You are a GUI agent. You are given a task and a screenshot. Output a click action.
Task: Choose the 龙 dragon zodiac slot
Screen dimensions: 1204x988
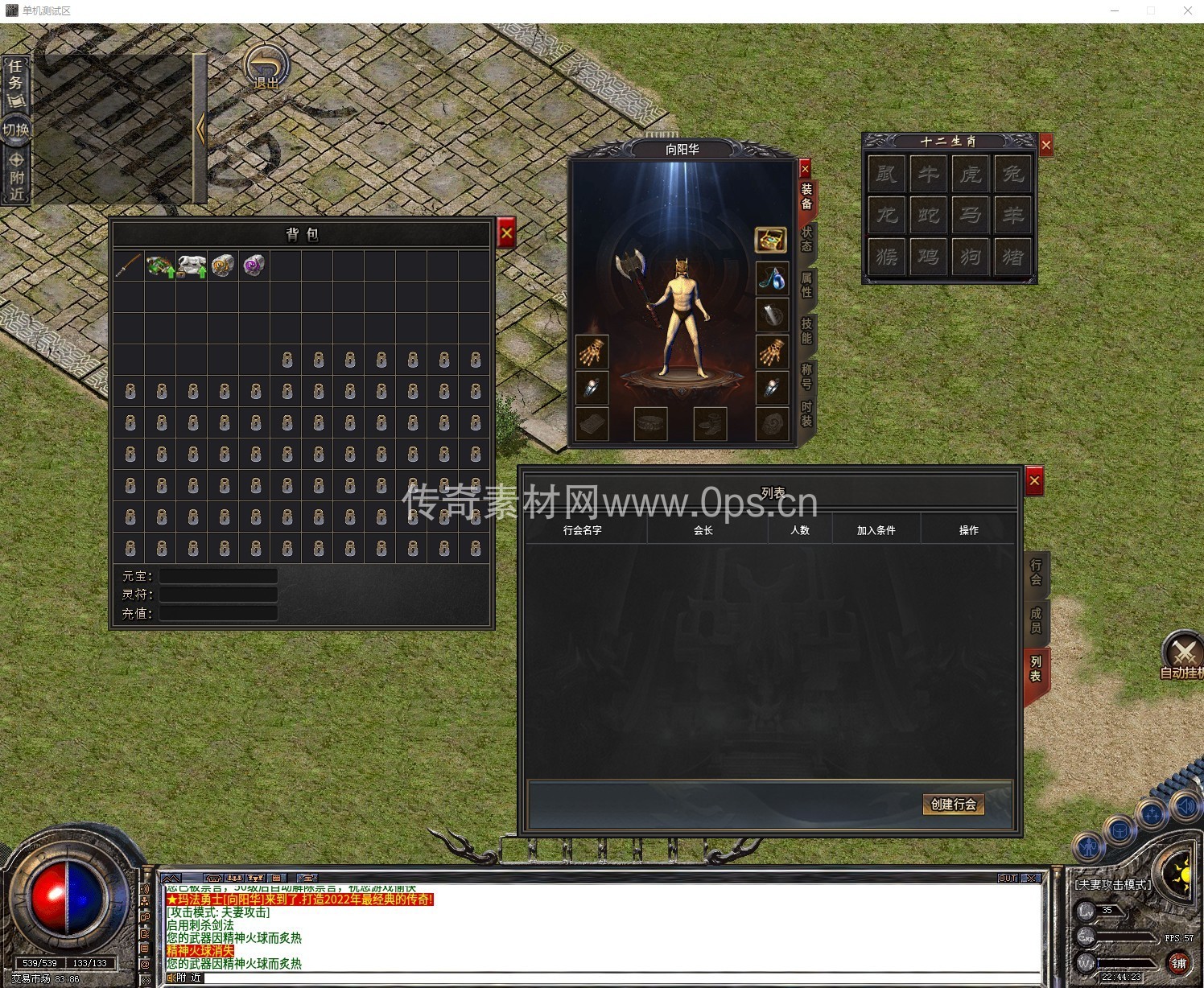click(887, 216)
